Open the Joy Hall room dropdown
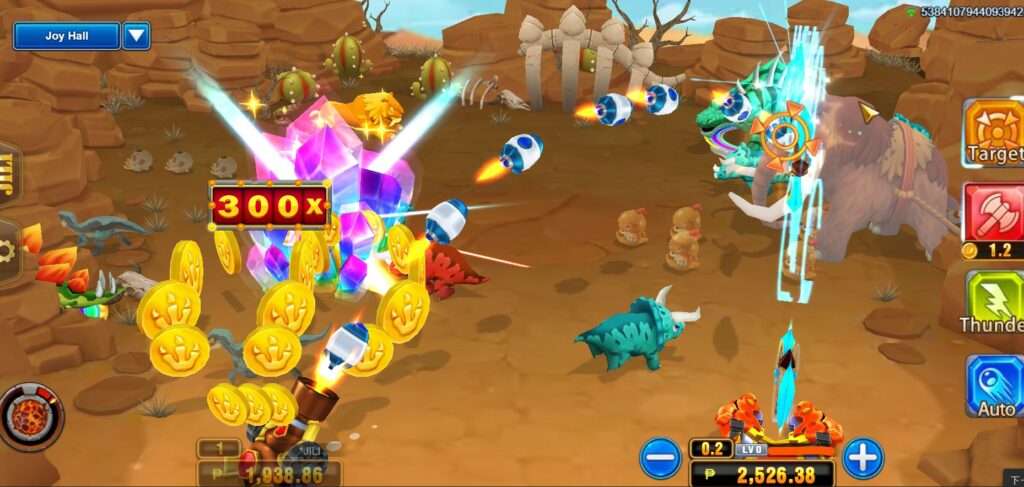 [136, 36]
